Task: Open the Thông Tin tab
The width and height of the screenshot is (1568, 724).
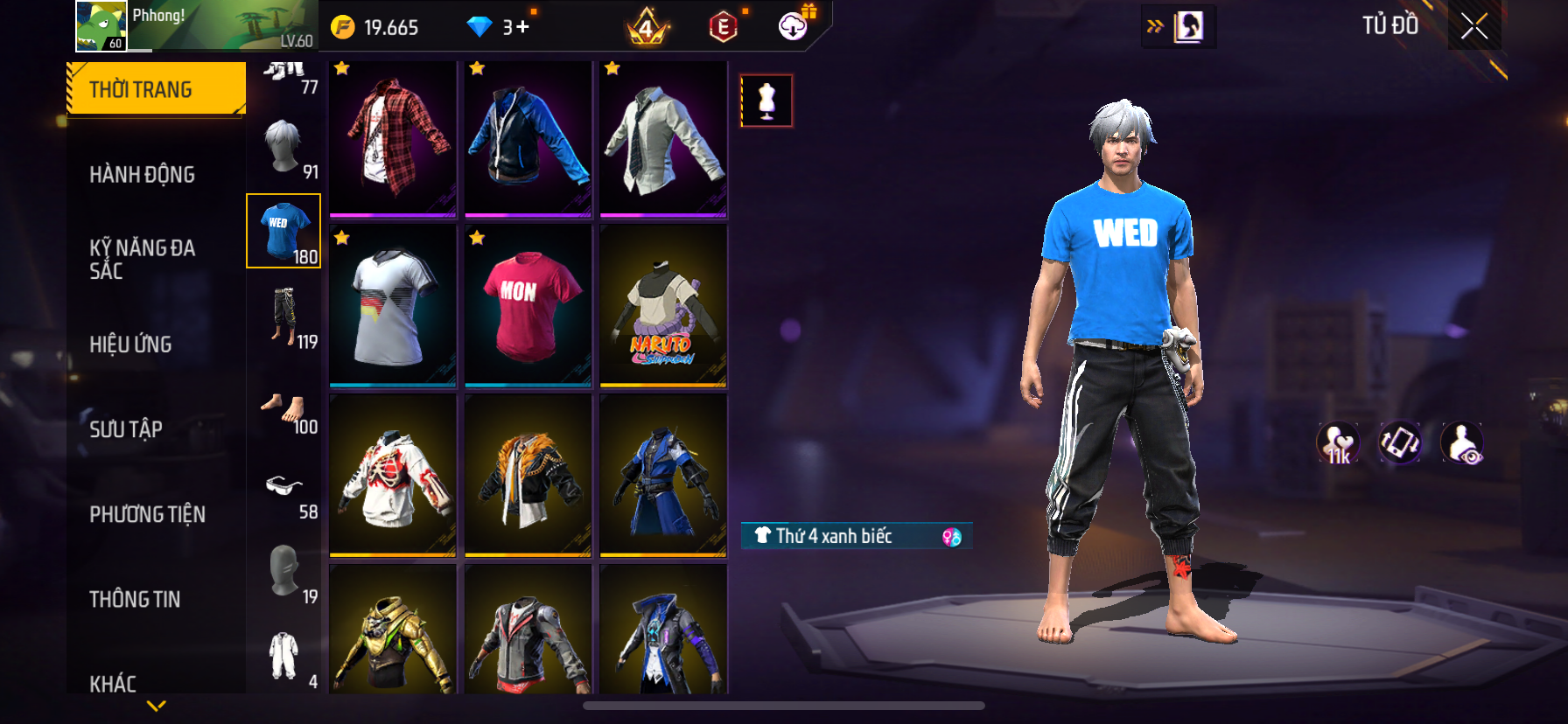Action: (x=135, y=599)
